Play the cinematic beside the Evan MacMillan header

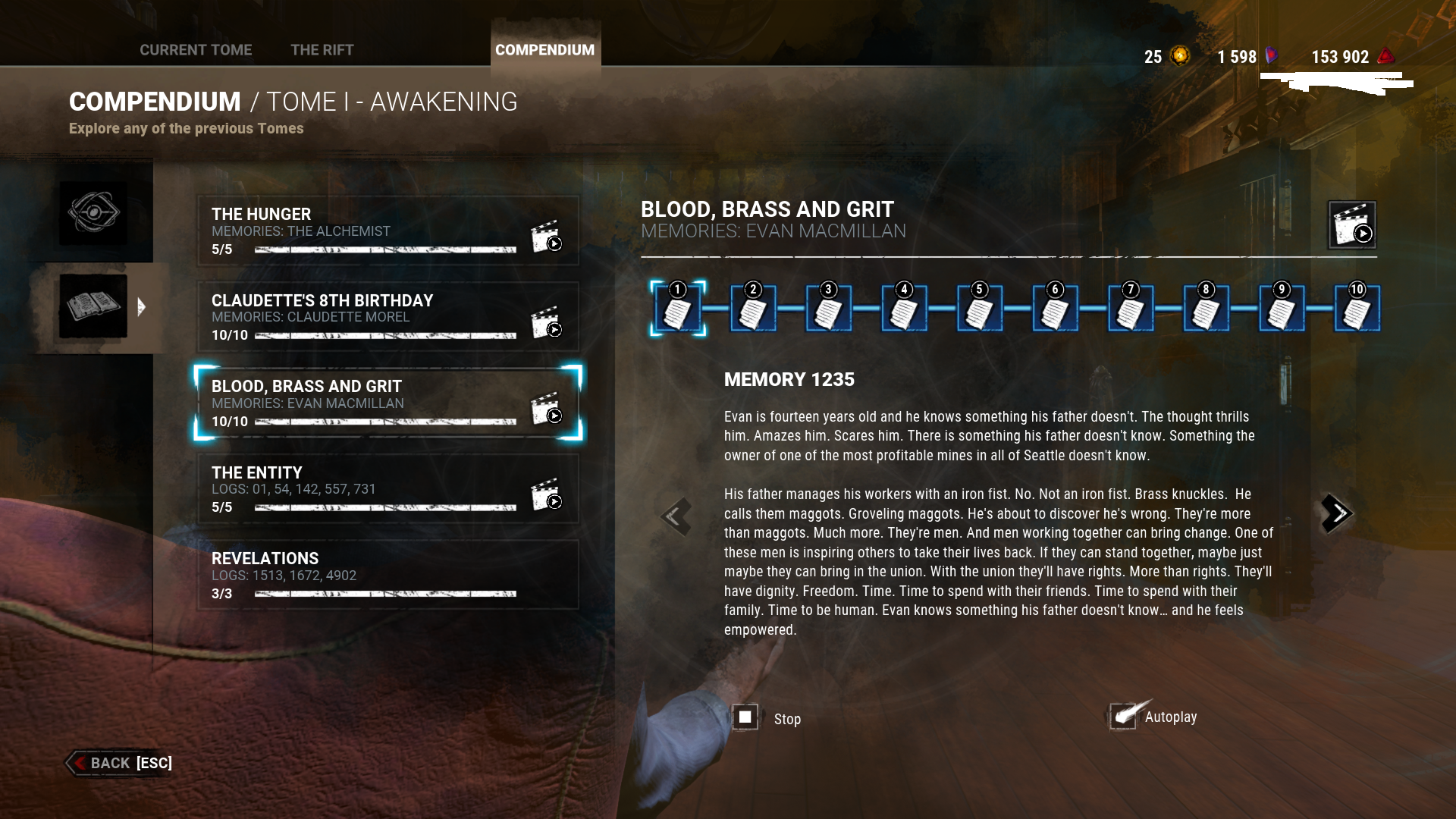[x=1351, y=225]
